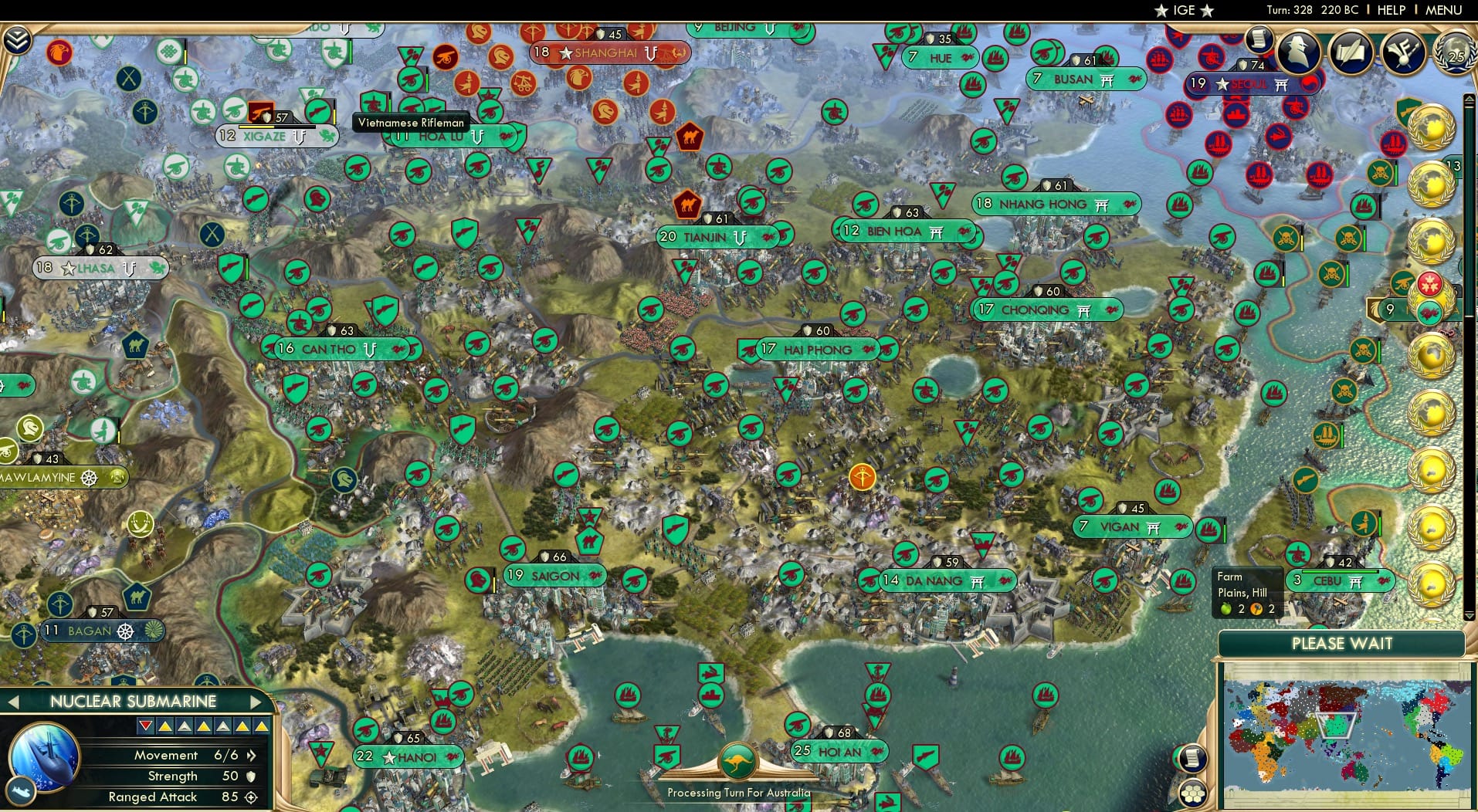Cycle to the next unit with the right arrow
This screenshot has height=812, width=1478.
(257, 702)
